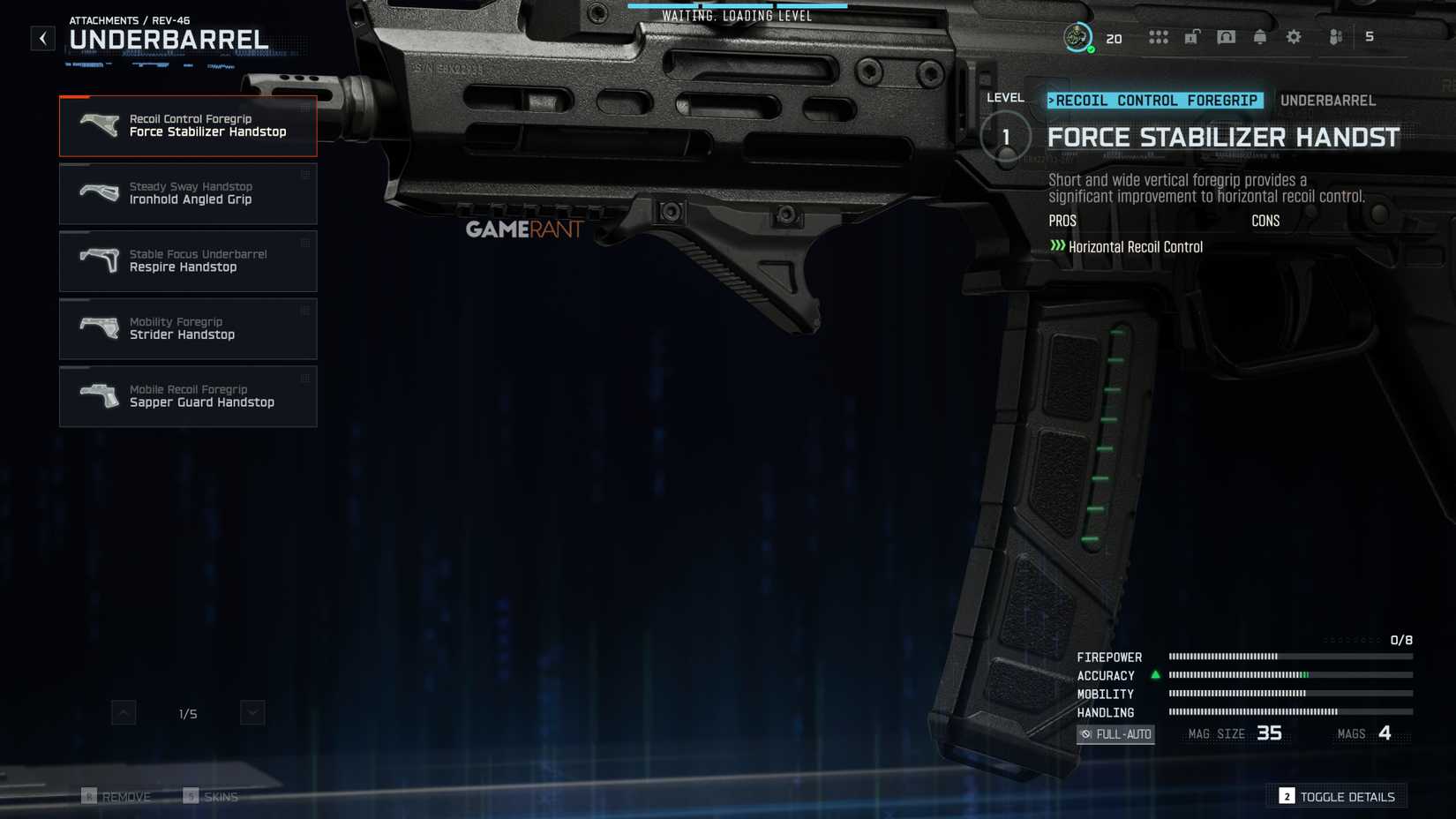Click the Force Stabilizer Handstop attachment icon
The width and height of the screenshot is (1456, 819).
[x=100, y=124]
